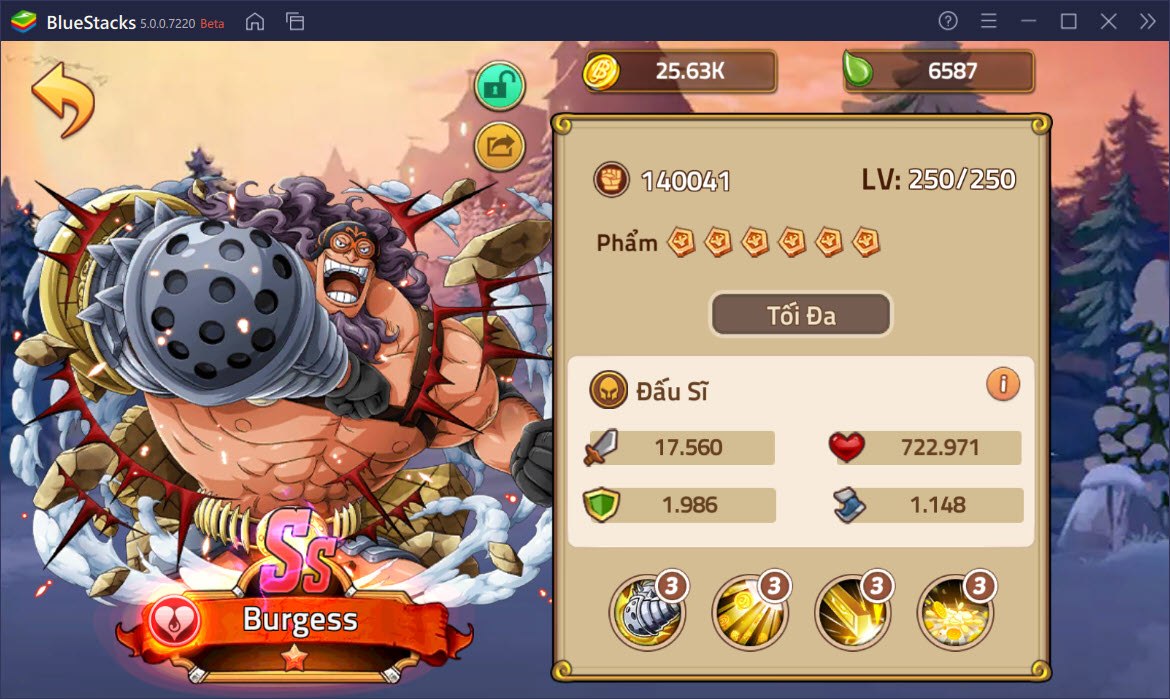Select the golden fist explosion skill icon
1170x699 pixels.
pyautogui.click(x=954, y=610)
